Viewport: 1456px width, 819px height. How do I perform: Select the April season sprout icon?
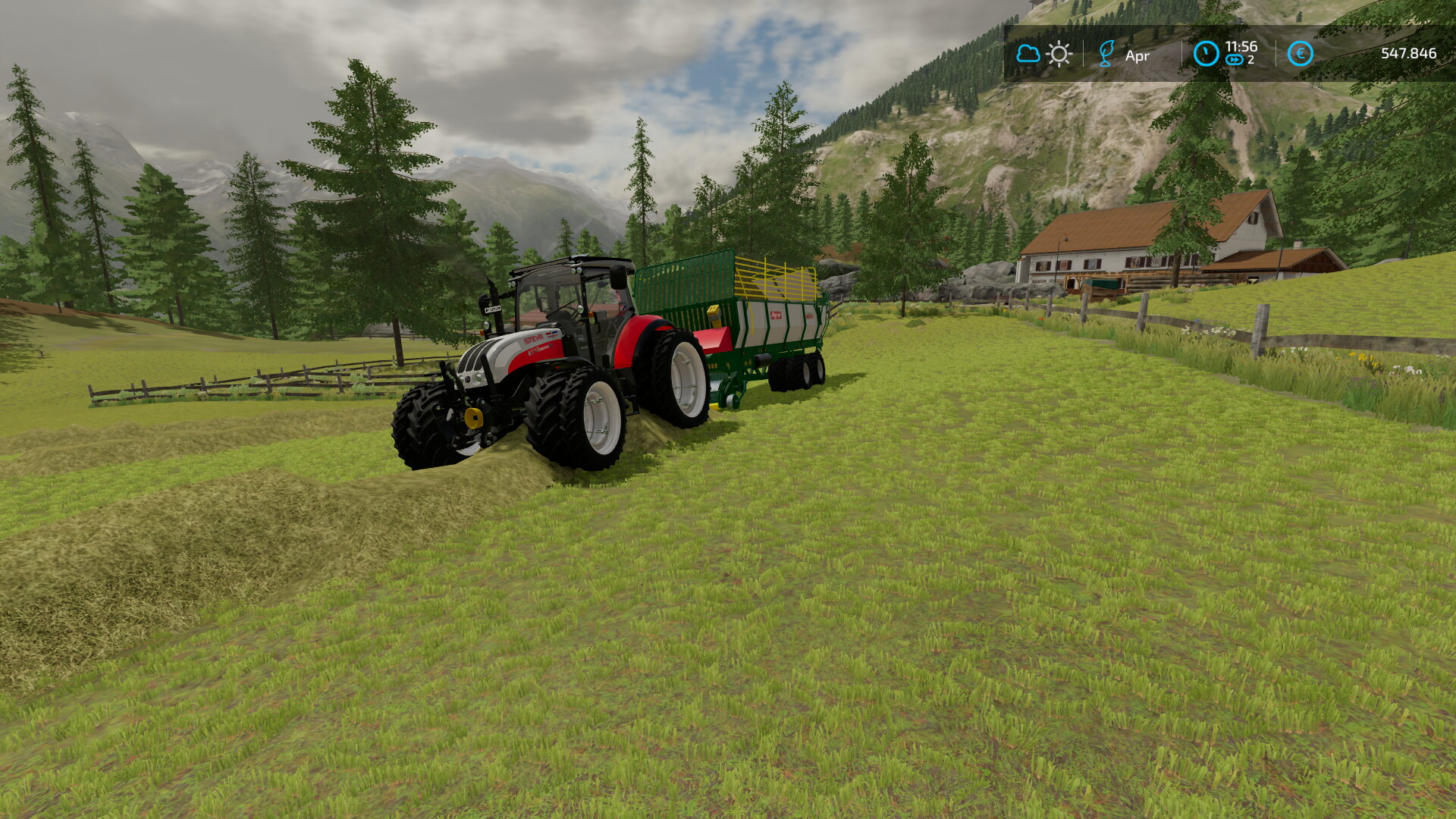1106,54
